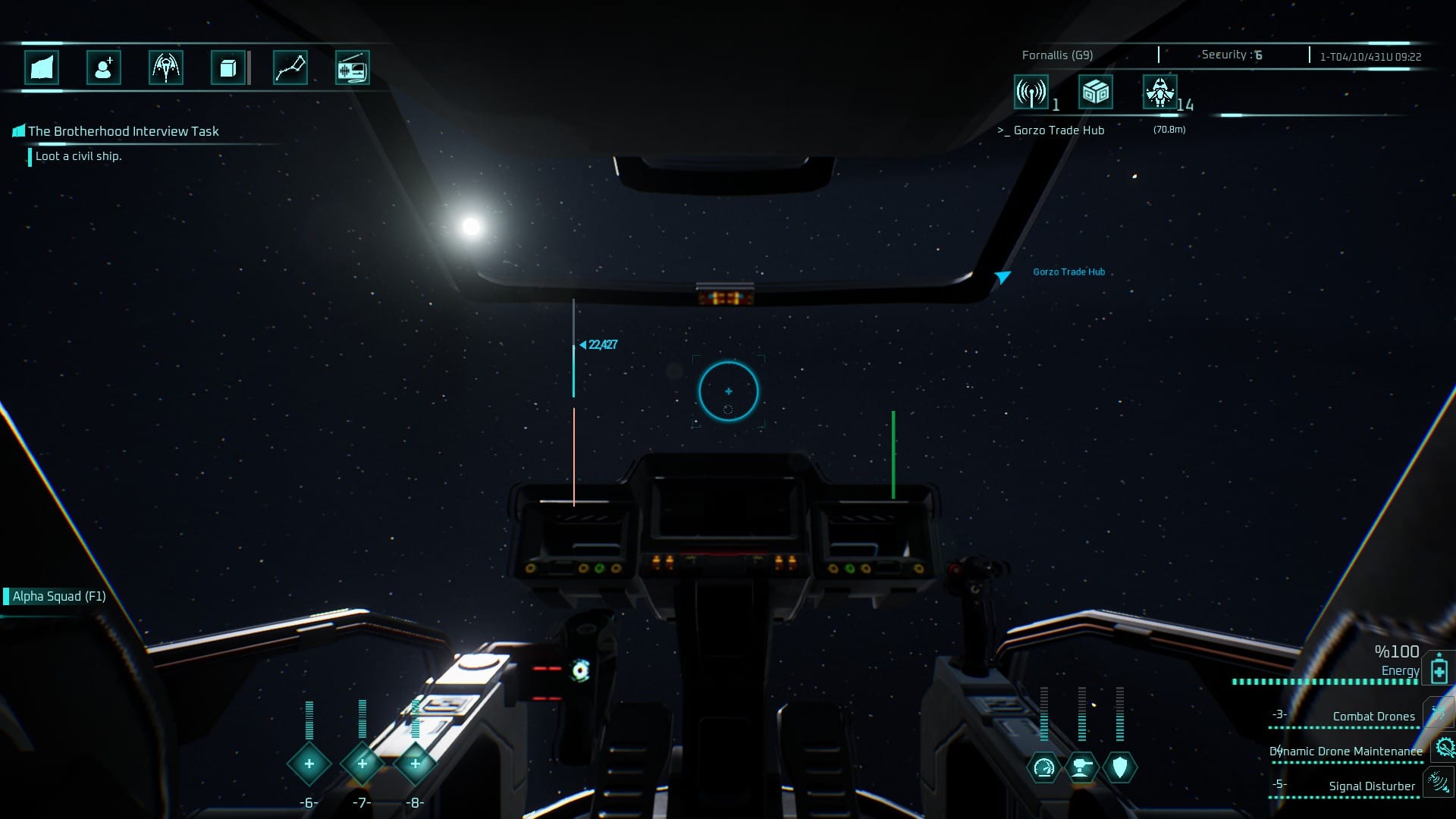This screenshot has width=1456, height=819.
Task: Open the inventory cube icon
Action: [x=226, y=67]
